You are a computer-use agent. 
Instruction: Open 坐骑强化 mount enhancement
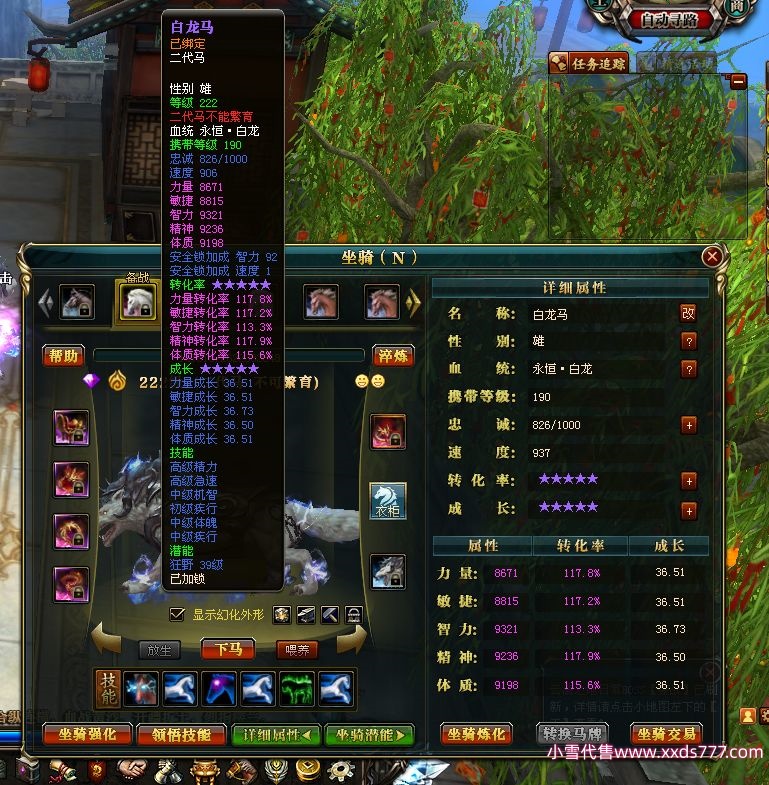[x=87, y=735]
